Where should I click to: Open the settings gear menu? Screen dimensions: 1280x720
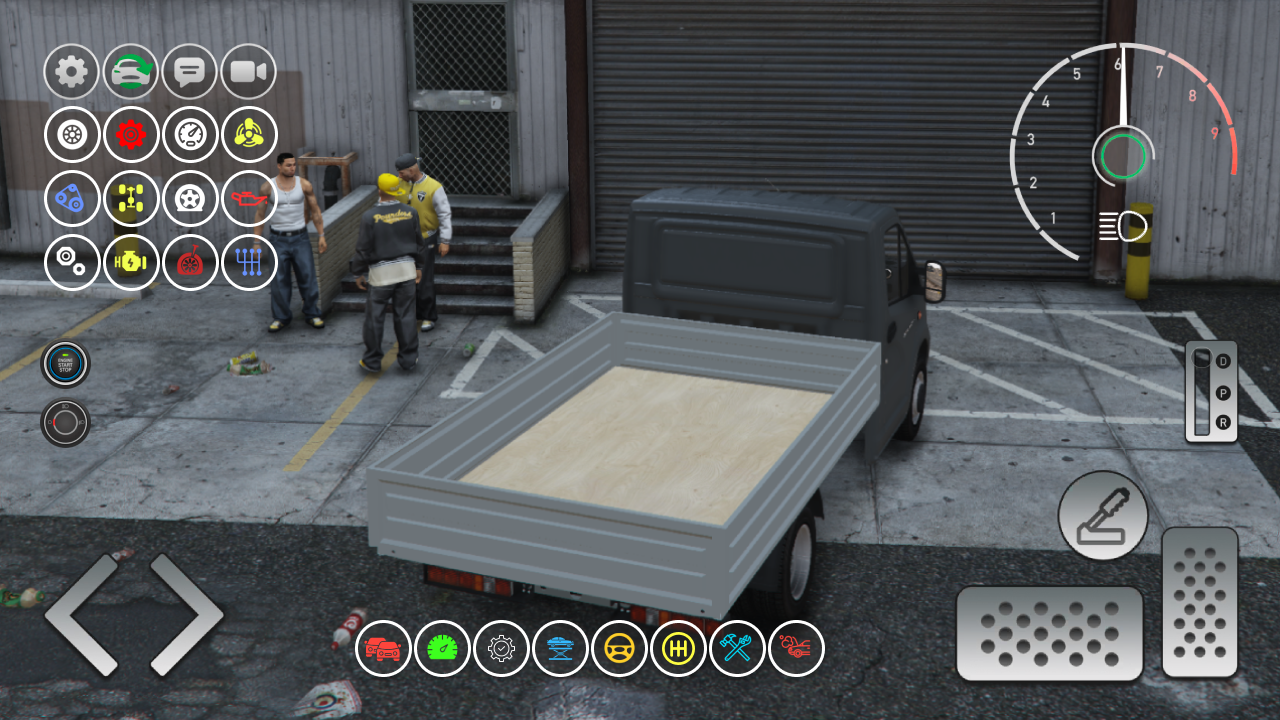click(x=71, y=71)
